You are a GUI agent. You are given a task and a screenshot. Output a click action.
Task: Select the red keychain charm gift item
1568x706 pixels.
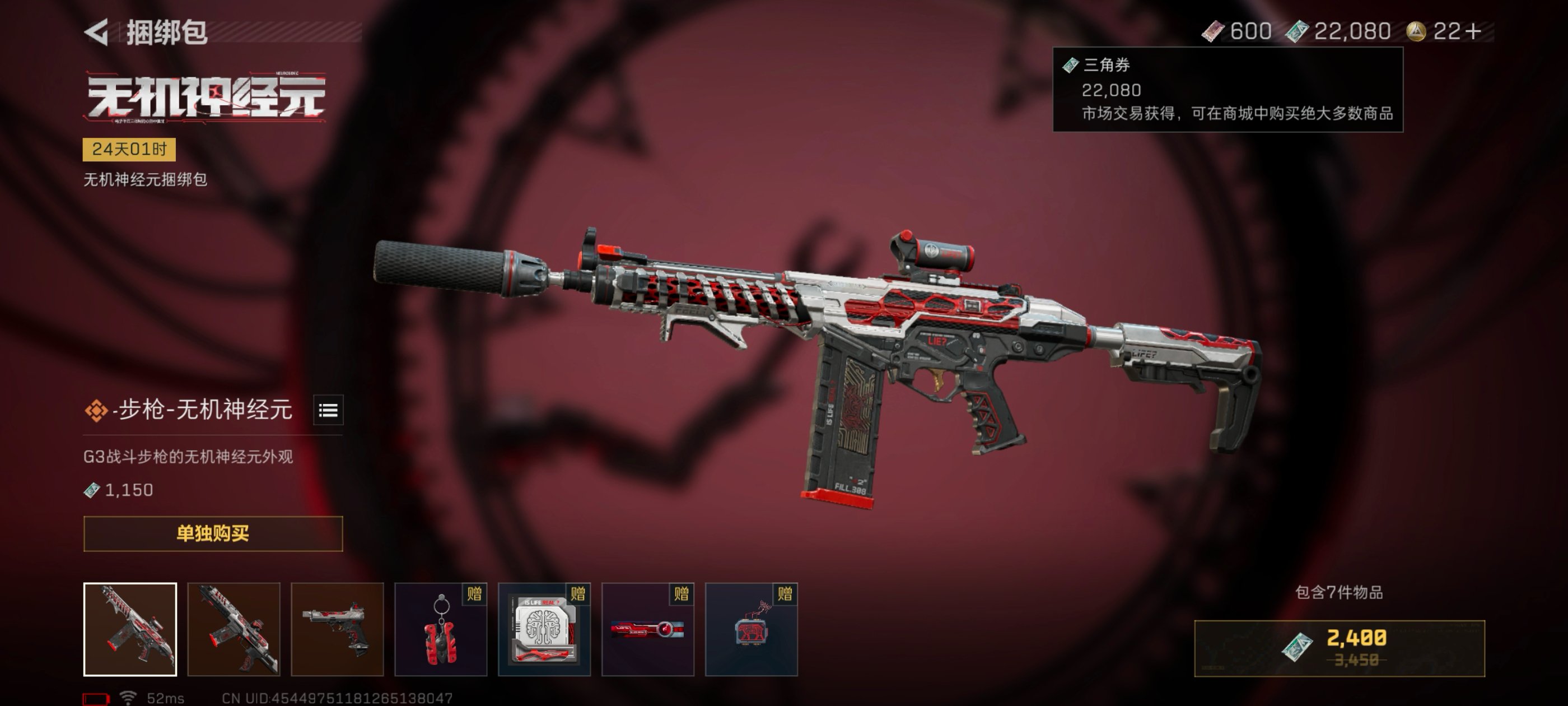click(441, 629)
